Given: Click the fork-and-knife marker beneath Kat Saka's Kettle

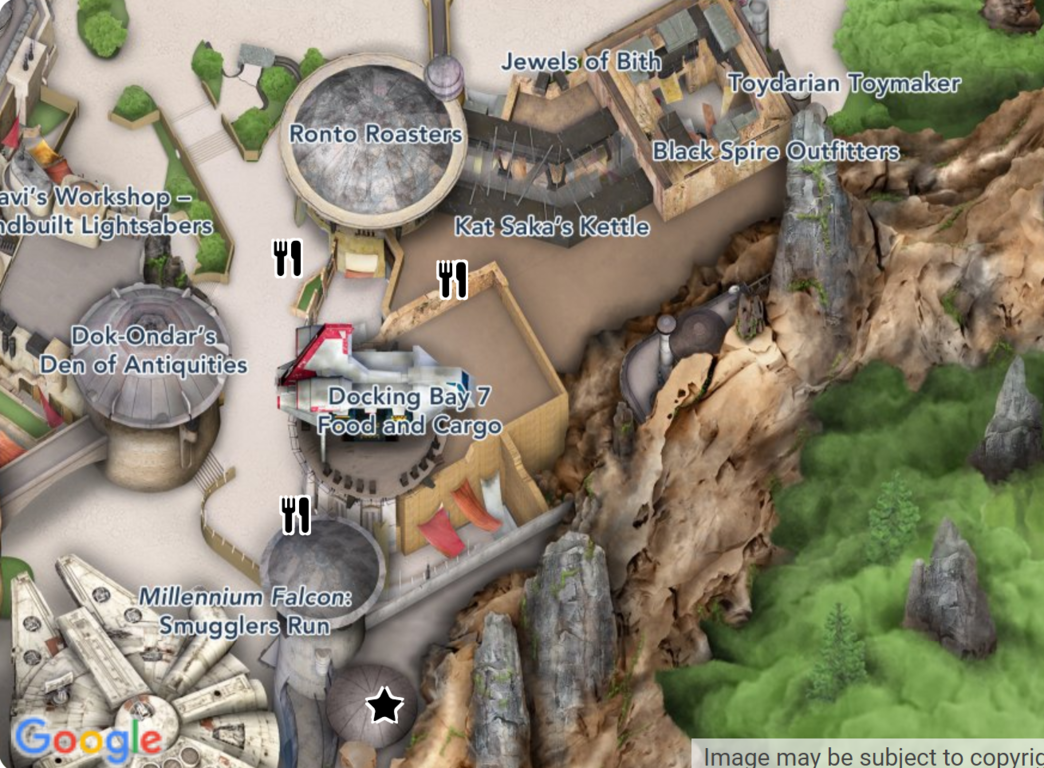Looking at the screenshot, I should click(x=453, y=280).
